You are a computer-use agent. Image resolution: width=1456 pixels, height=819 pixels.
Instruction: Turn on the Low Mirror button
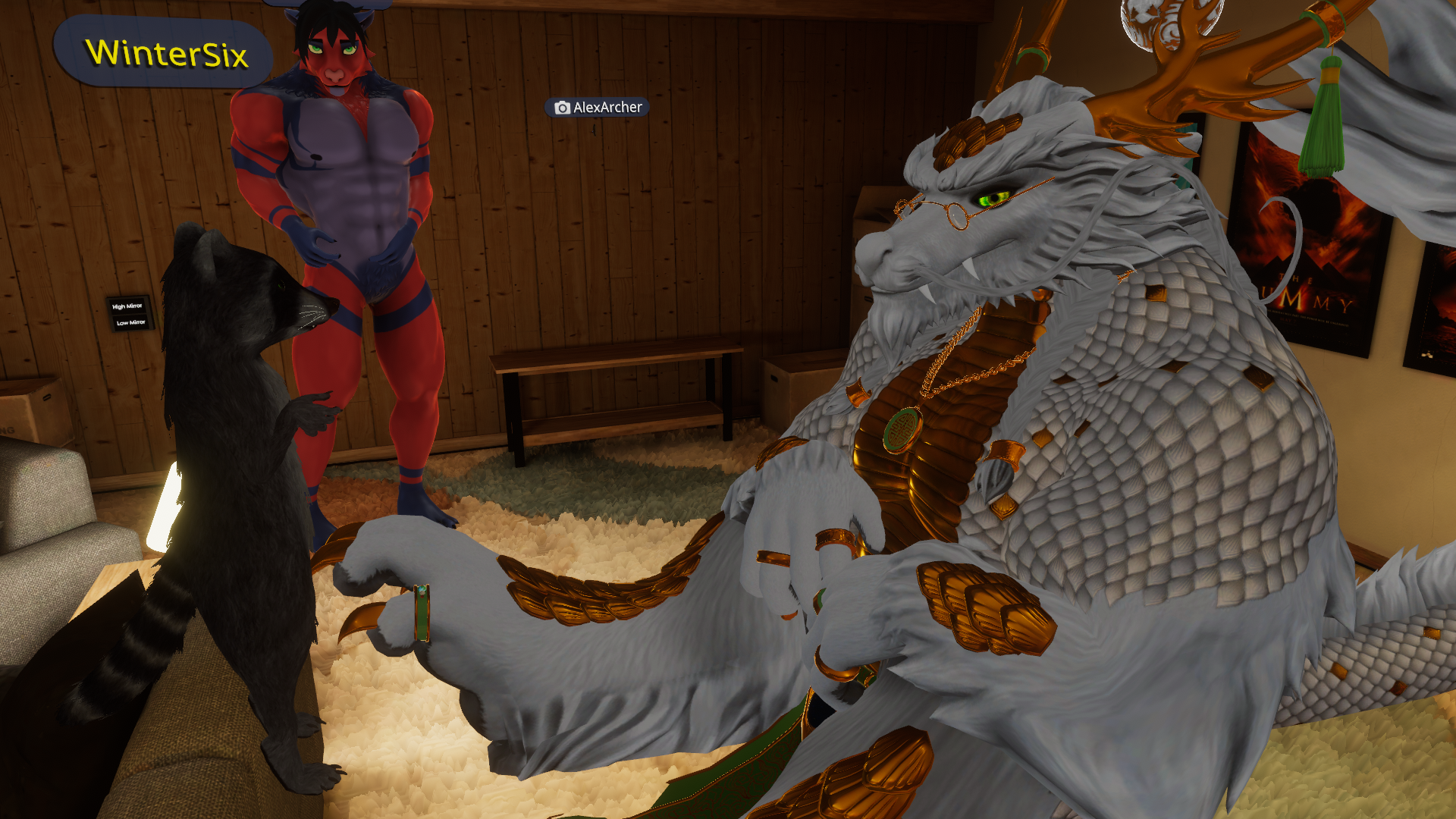pyautogui.click(x=130, y=323)
